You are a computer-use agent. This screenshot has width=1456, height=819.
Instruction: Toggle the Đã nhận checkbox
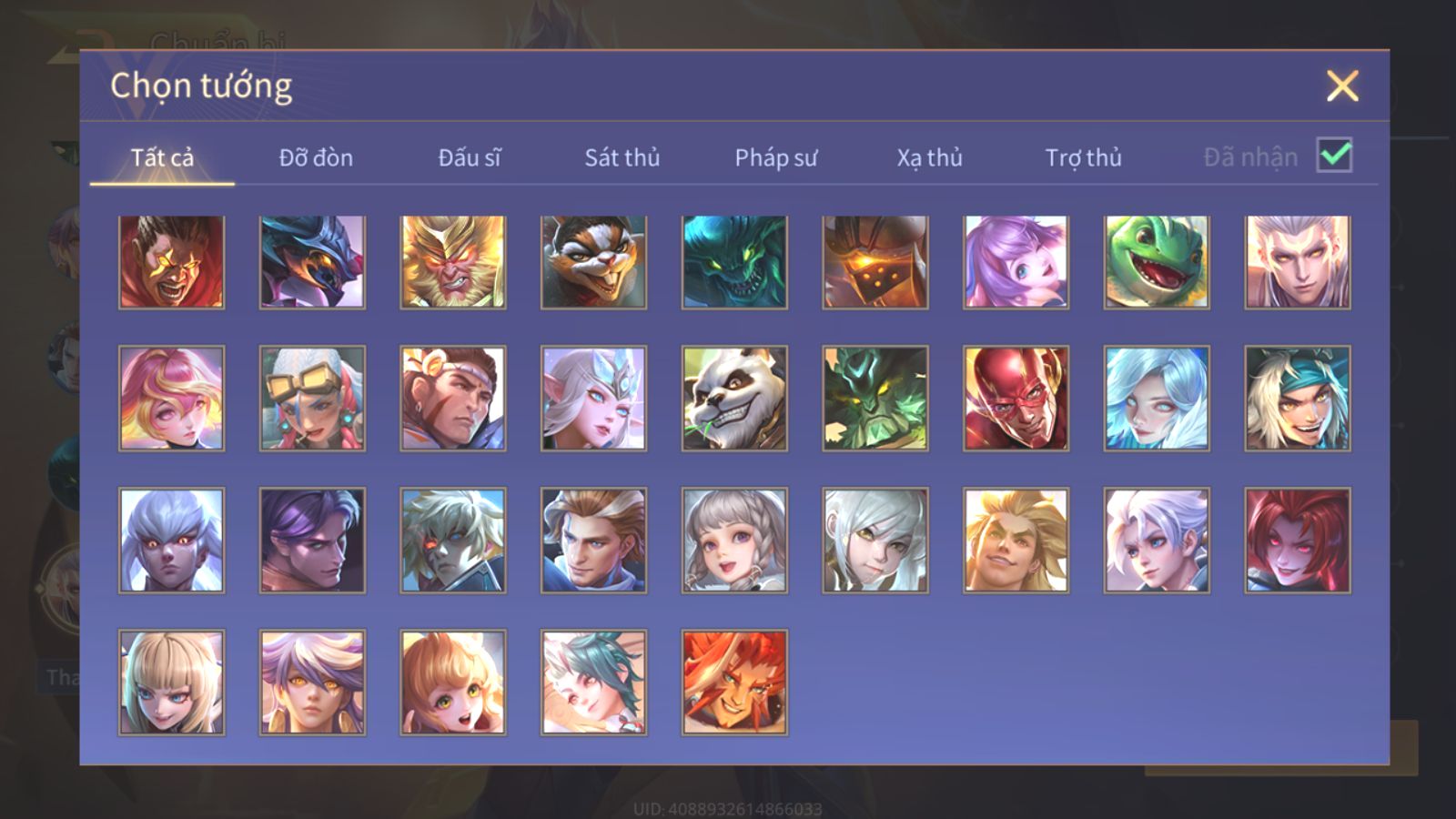tap(1334, 156)
